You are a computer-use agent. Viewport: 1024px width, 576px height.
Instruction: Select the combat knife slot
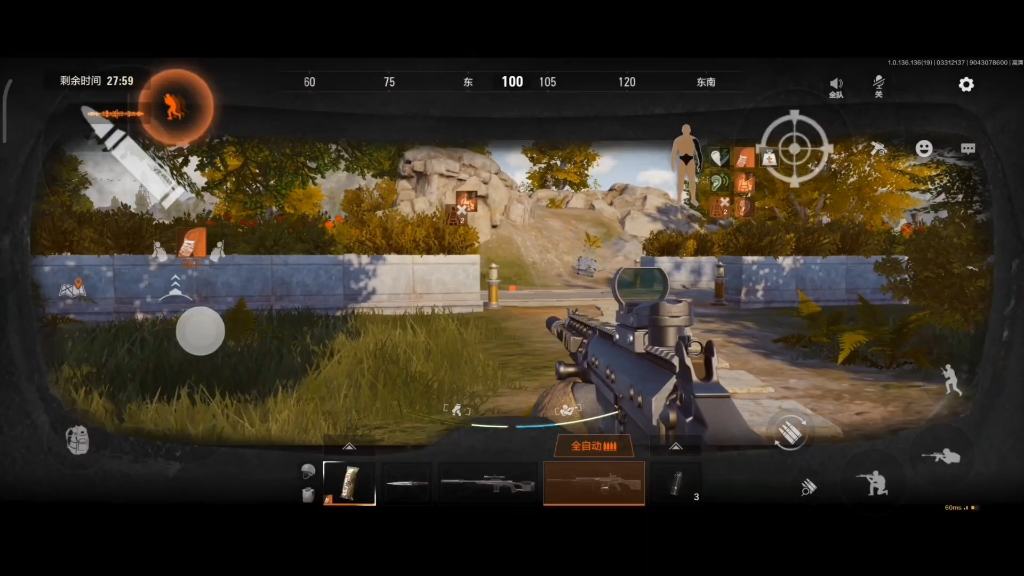pyautogui.click(x=406, y=484)
